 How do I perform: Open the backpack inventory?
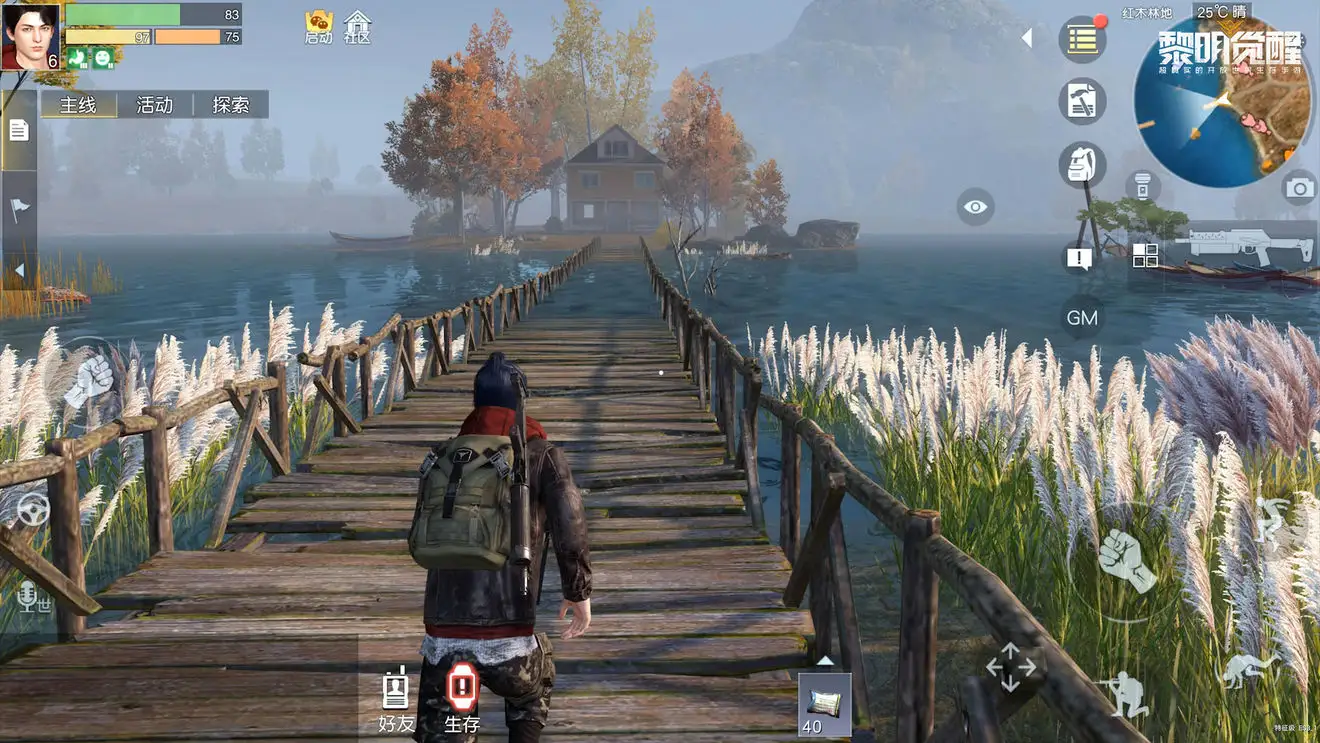click(1082, 165)
